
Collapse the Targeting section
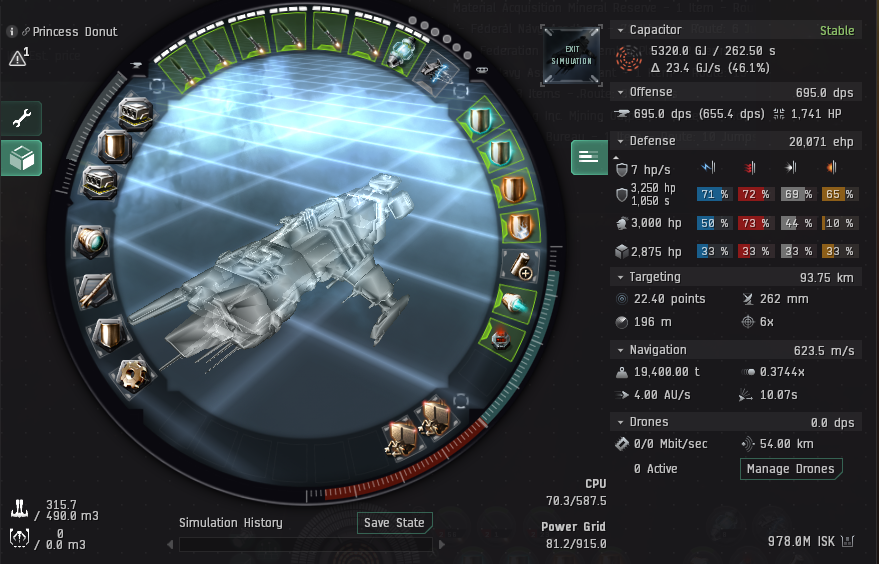[618, 277]
